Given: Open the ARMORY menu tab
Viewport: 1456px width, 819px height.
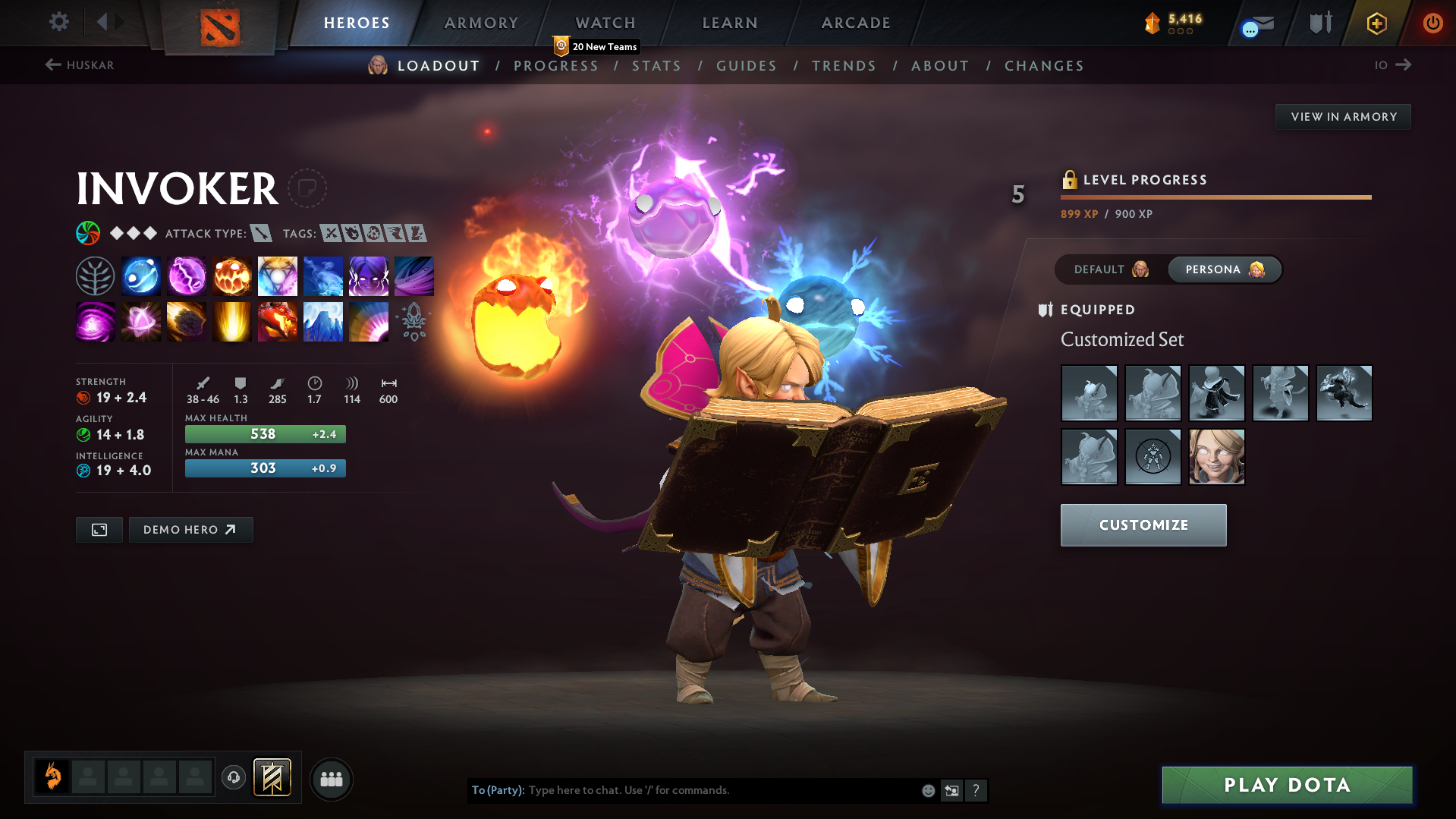Looking at the screenshot, I should pyautogui.click(x=481, y=23).
